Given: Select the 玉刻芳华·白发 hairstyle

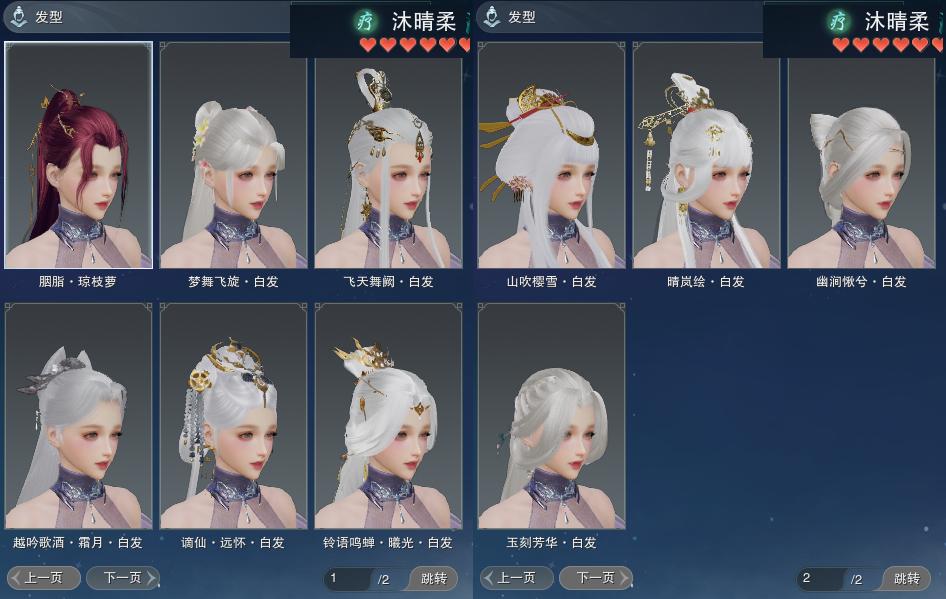Looking at the screenshot, I should tap(551, 416).
